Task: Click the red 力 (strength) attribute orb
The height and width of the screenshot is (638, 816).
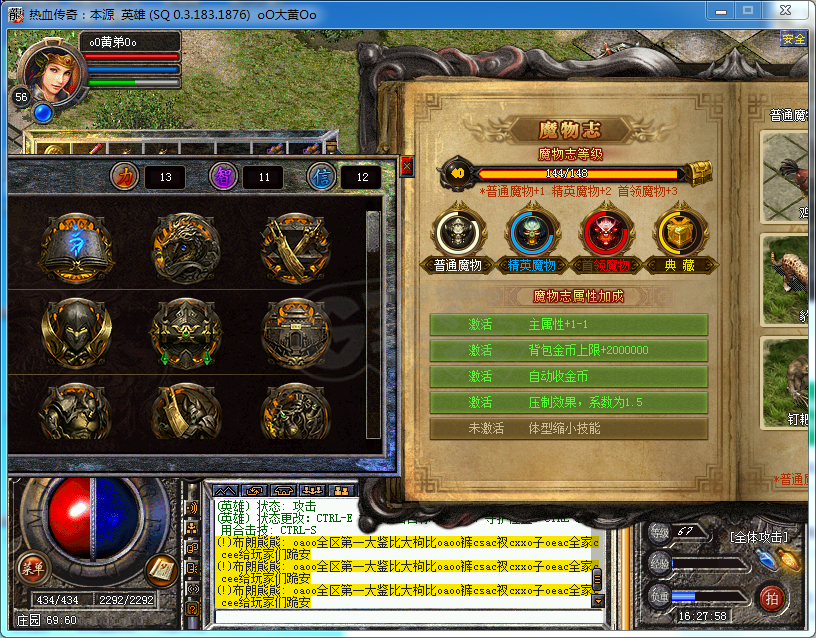Action: coord(124,176)
